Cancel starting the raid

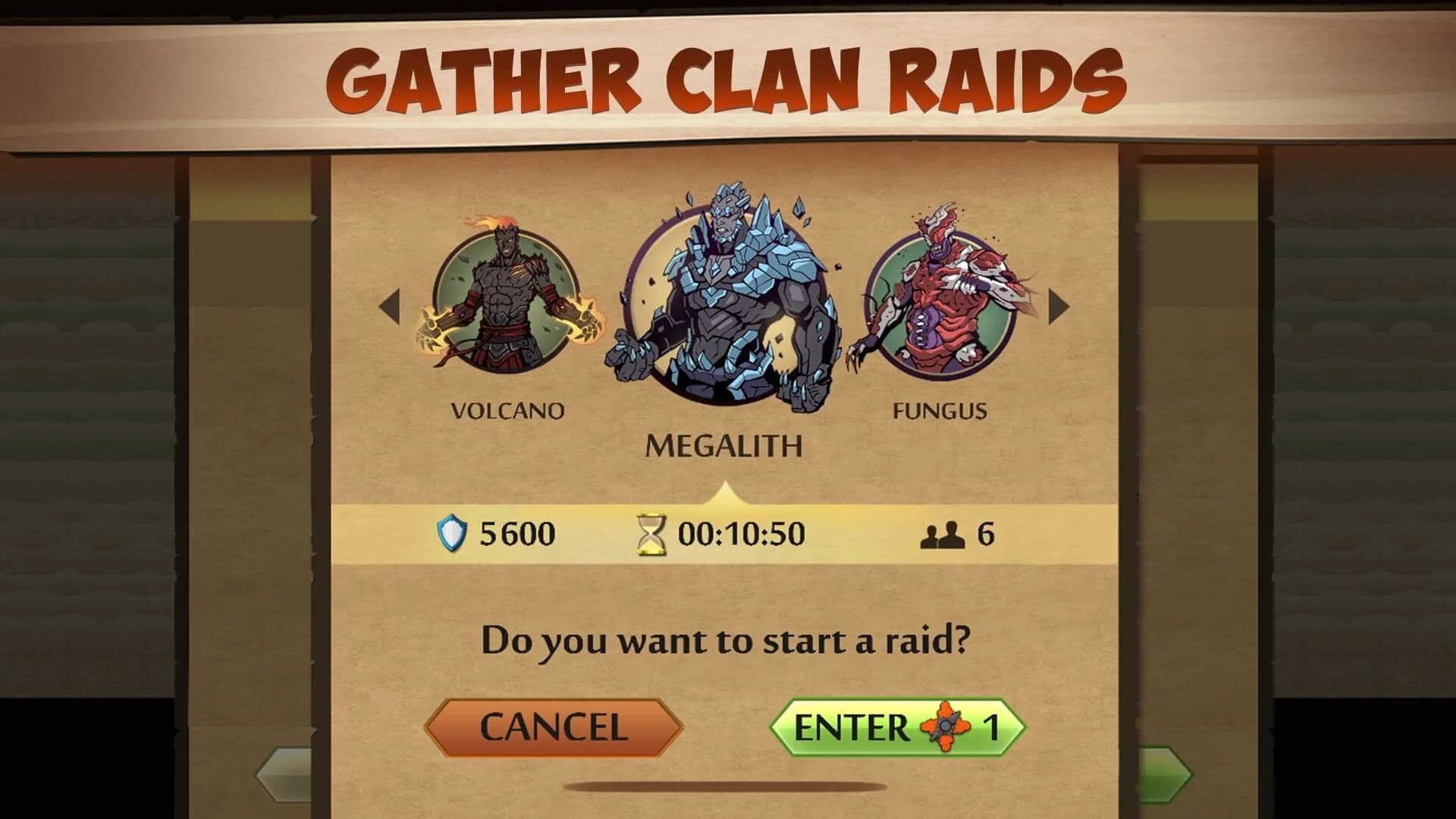[554, 726]
